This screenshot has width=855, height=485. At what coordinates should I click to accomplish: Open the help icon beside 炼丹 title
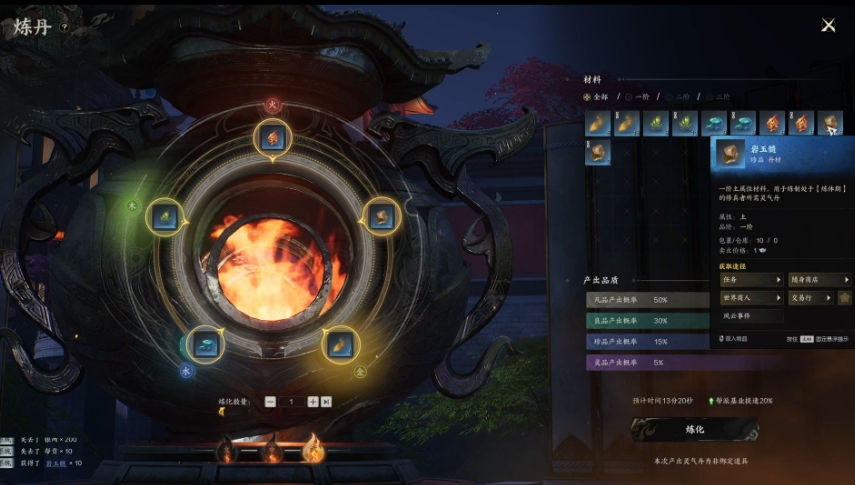click(x=64, y=28)
